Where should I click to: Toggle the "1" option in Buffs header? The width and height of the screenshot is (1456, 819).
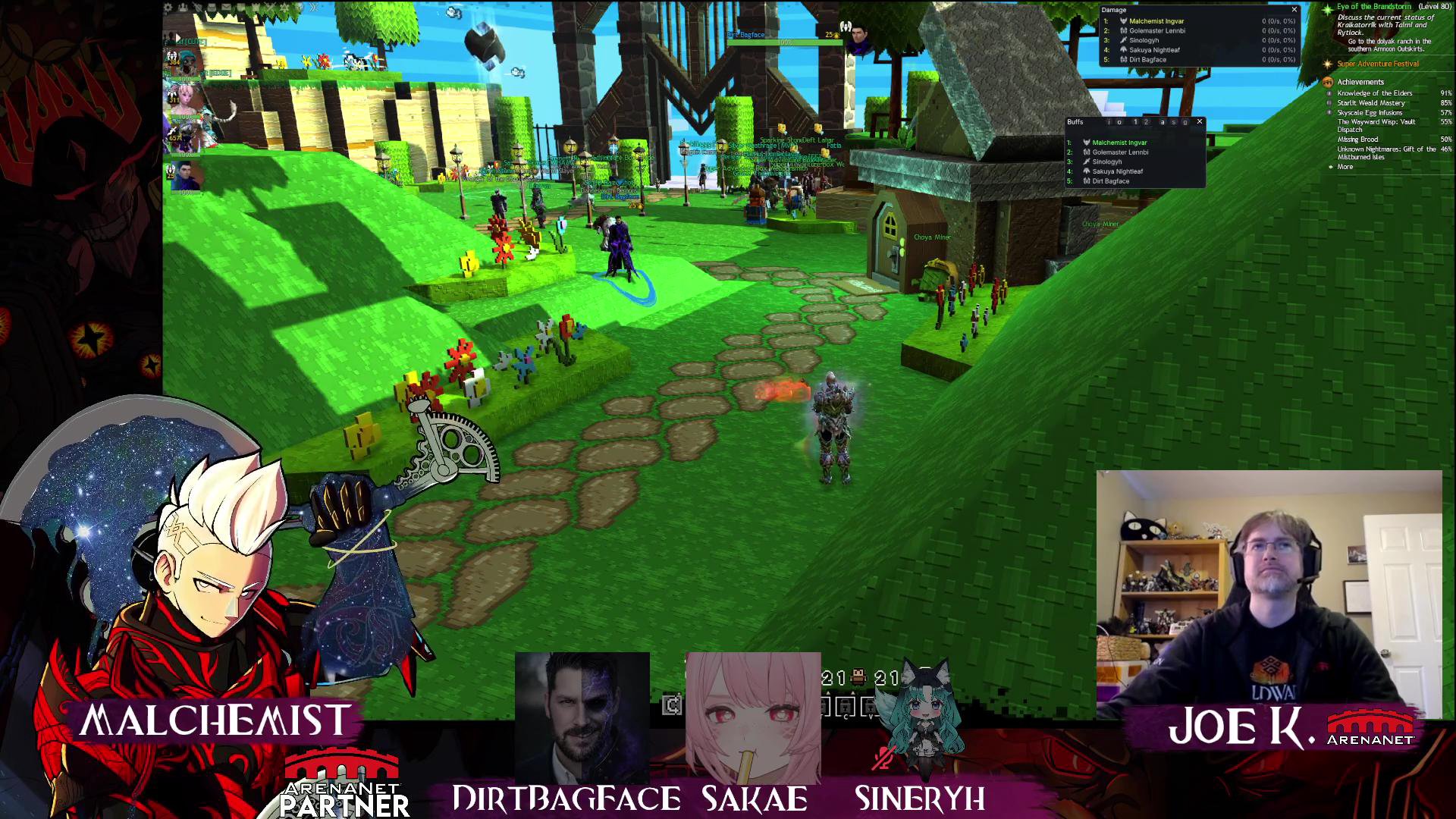[x=1135, y=122]
